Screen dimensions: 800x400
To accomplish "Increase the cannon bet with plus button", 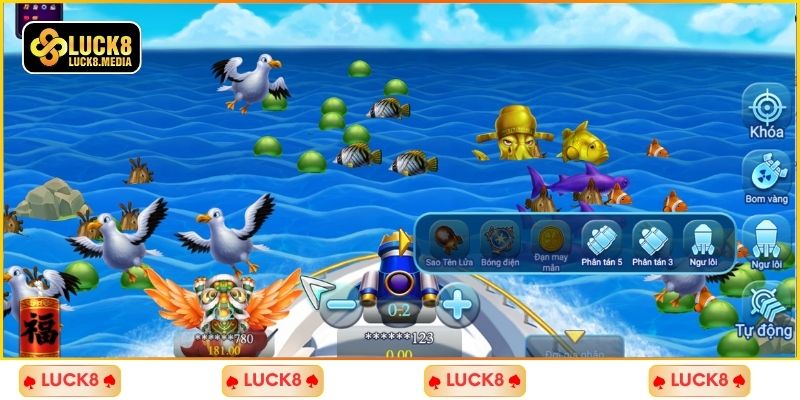I will click(x=457, y=303).
